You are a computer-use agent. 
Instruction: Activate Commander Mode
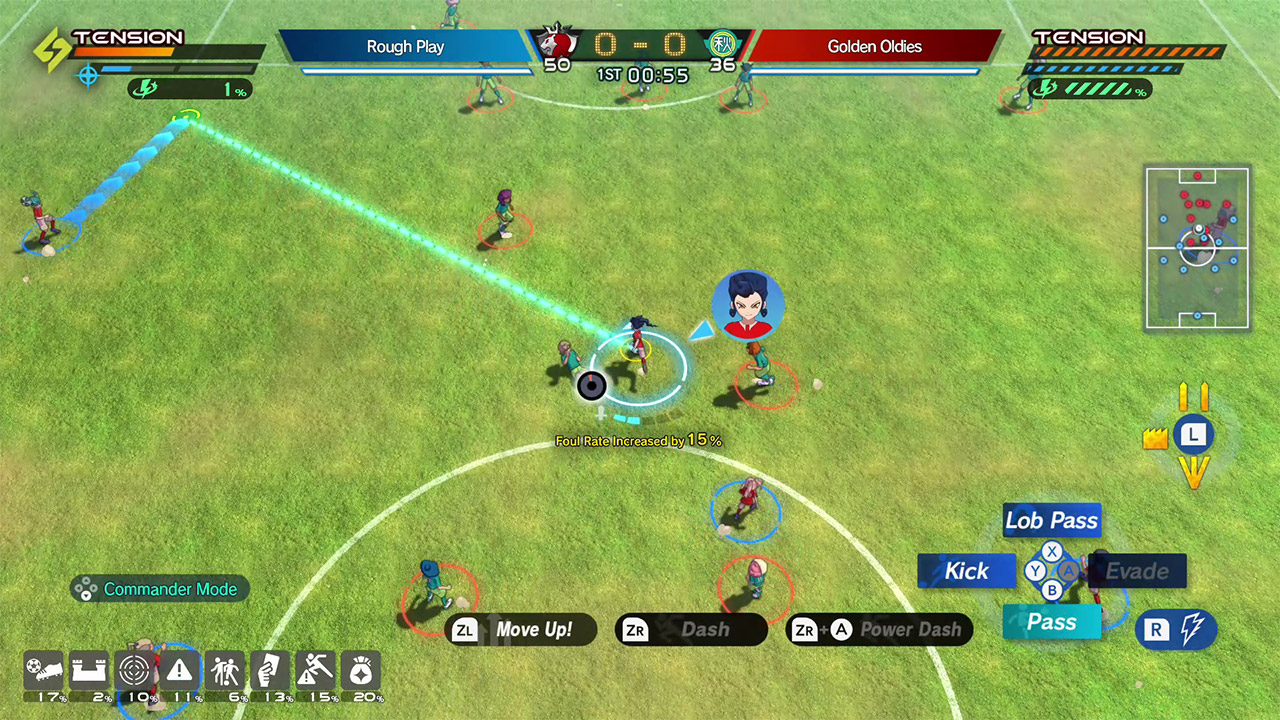[160, 589]
